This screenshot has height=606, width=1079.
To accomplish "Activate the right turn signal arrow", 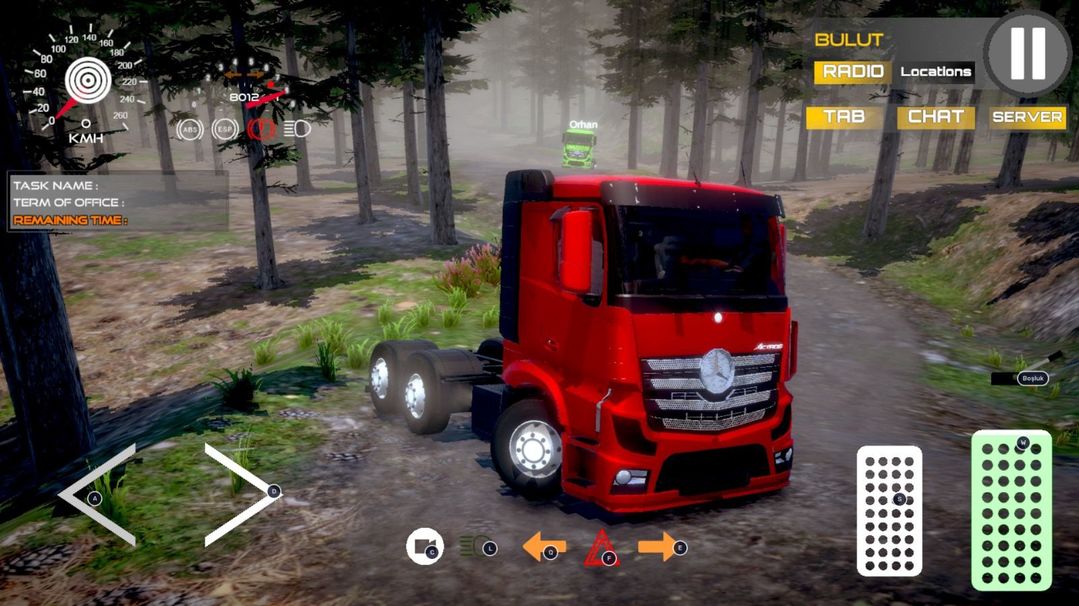I will 659,546.
